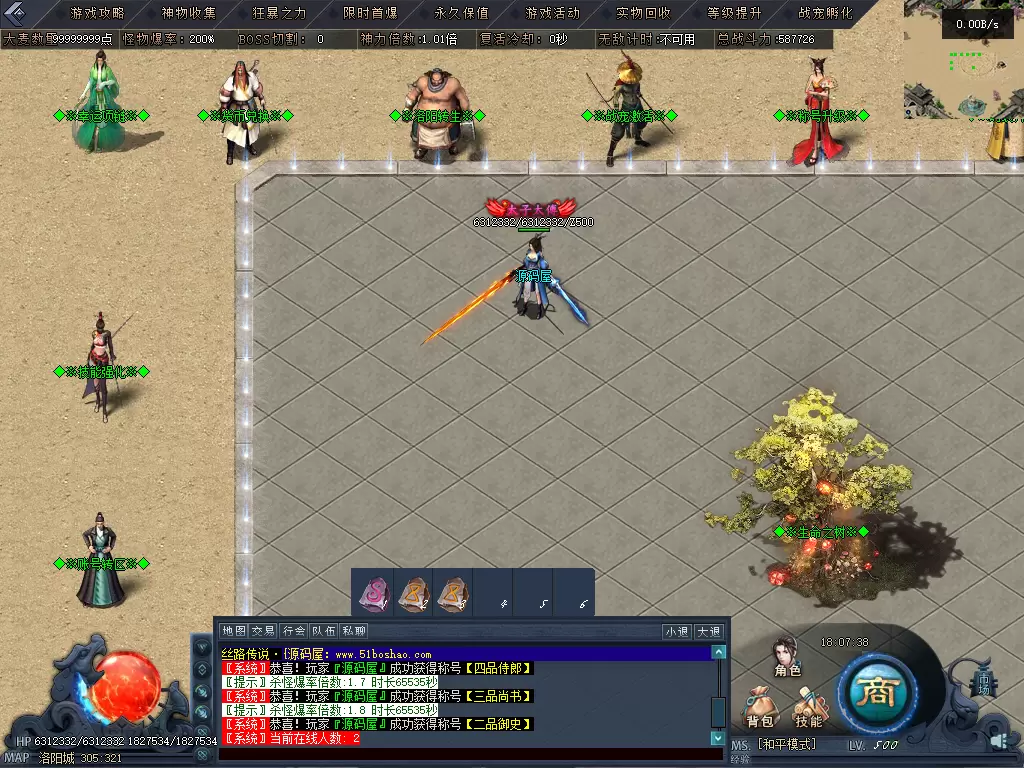Open the 战宠孵化 pet hatching menu
Image resolution: width=1024 pixels, height=768 pixels.
coord(825,13)
